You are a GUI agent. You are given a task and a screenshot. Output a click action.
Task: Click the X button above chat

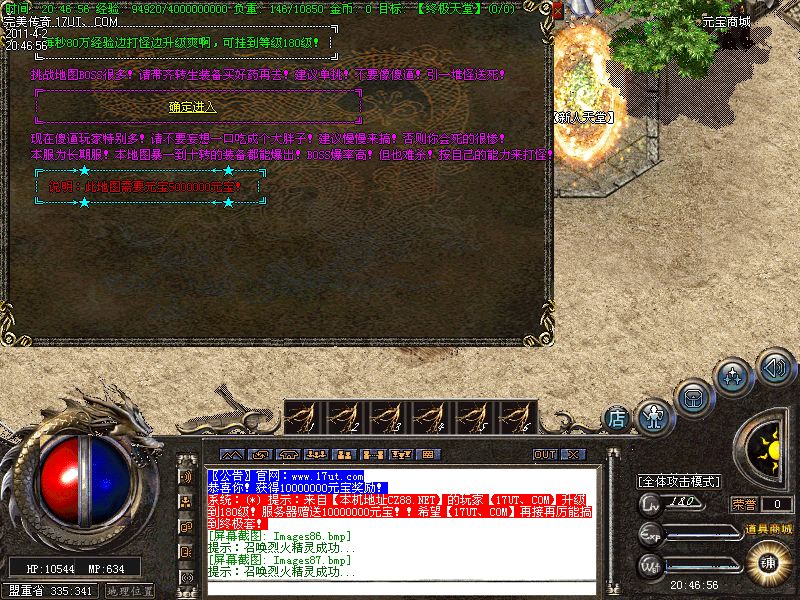572,455
